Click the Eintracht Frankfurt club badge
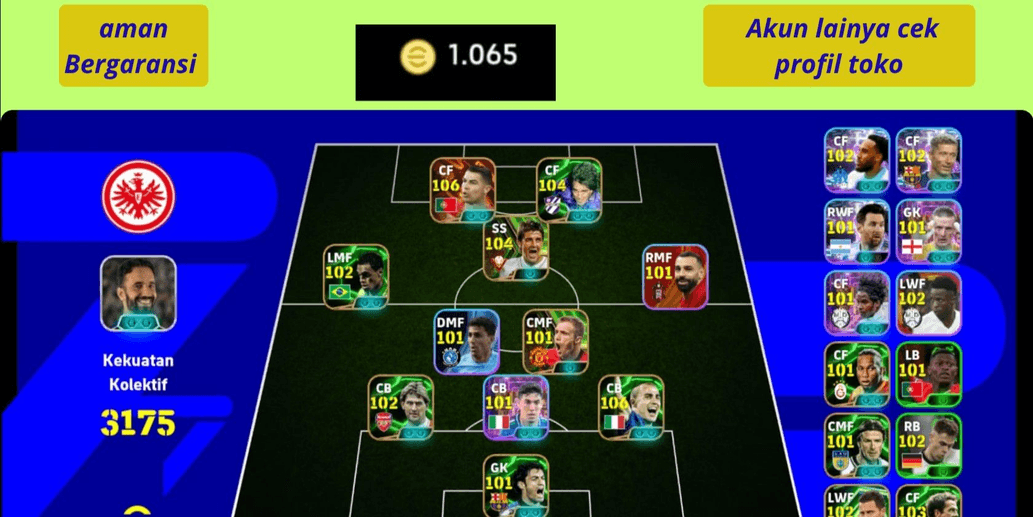This screenshot has width=1033, height=517. (138, 194)
